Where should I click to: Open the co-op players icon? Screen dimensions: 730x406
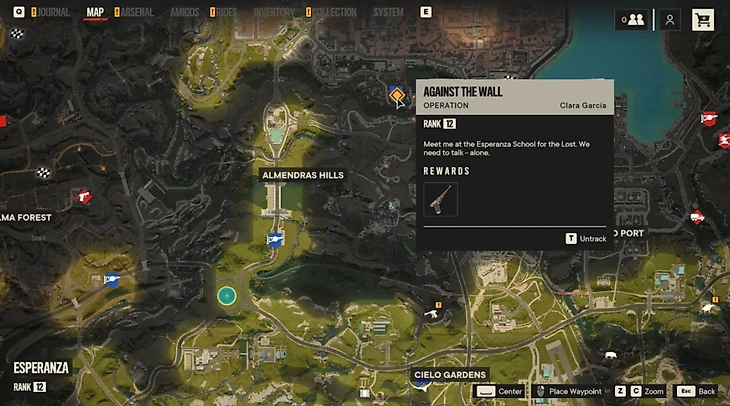[632, 19]
